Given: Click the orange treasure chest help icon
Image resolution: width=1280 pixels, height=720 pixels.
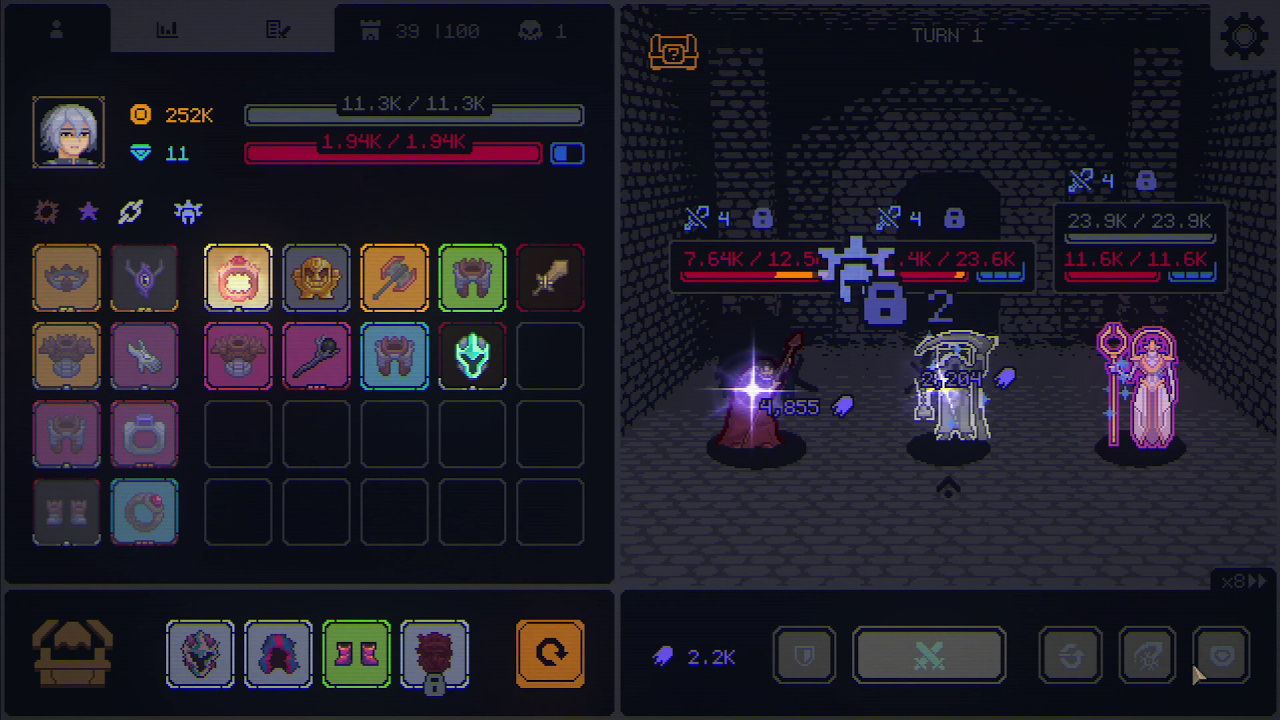Looking at the screenshot, I should [673, 51].
